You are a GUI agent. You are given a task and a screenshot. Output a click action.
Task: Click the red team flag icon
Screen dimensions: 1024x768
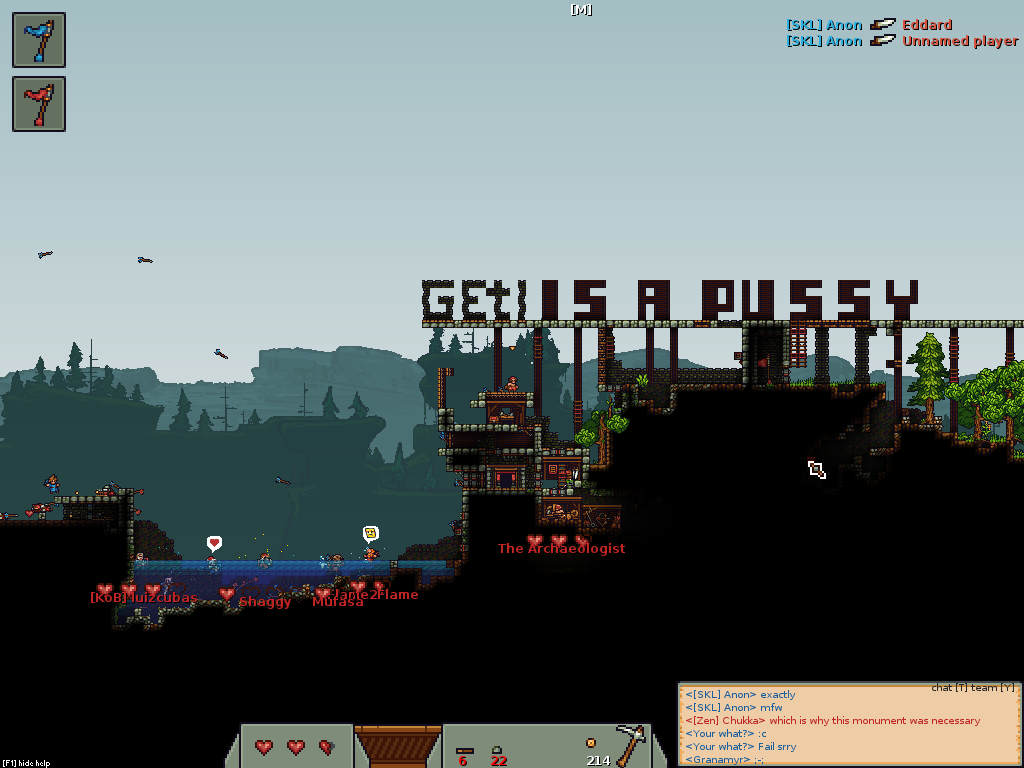coord(39,104)
